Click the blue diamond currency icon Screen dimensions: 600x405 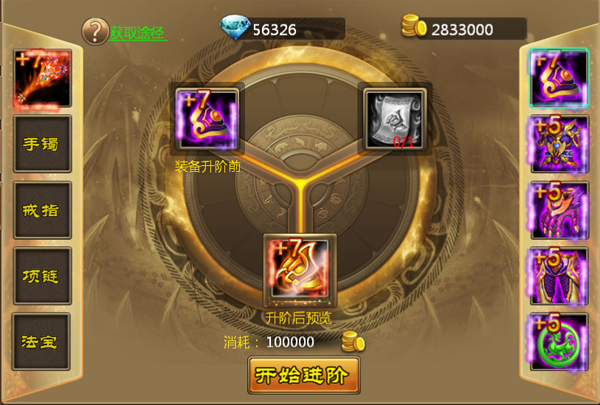point(235,27)
